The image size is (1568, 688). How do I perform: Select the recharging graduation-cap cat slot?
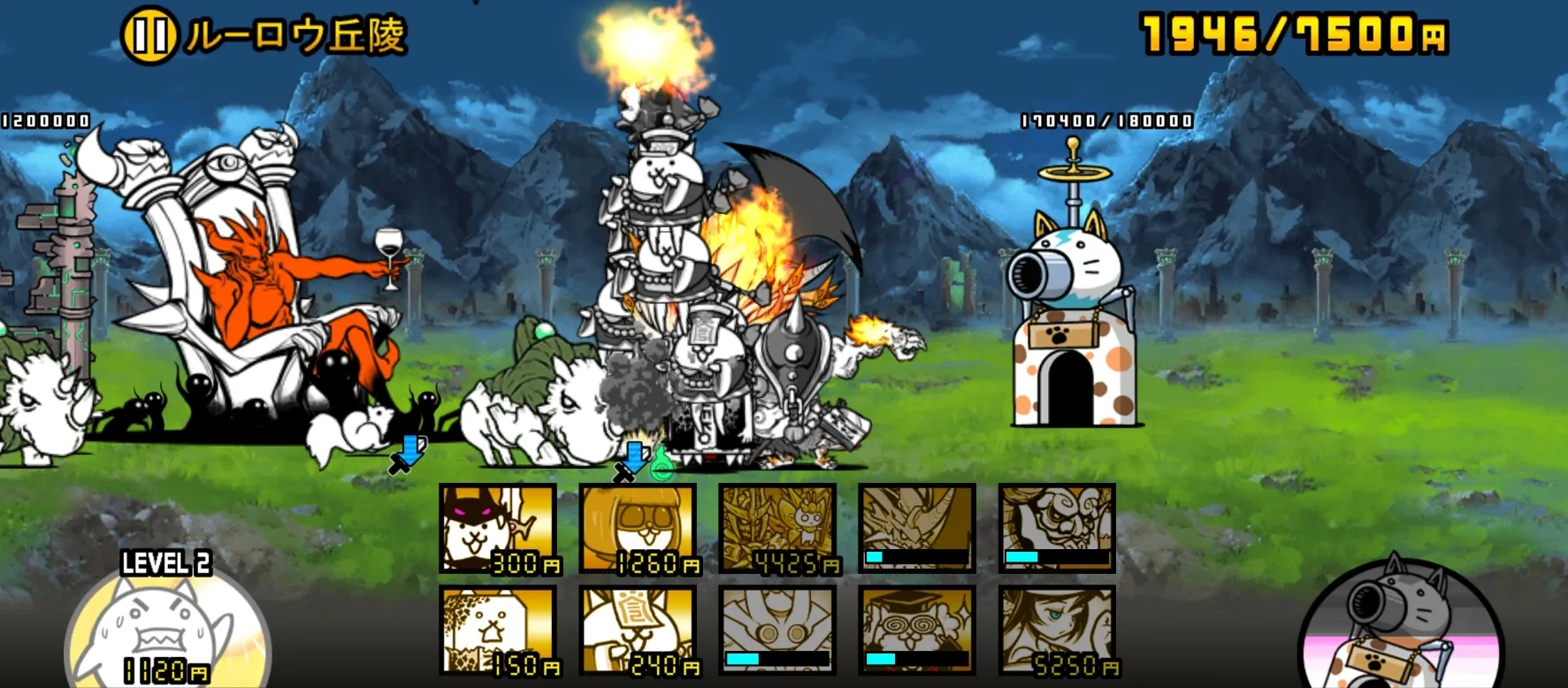pos(917,631)
